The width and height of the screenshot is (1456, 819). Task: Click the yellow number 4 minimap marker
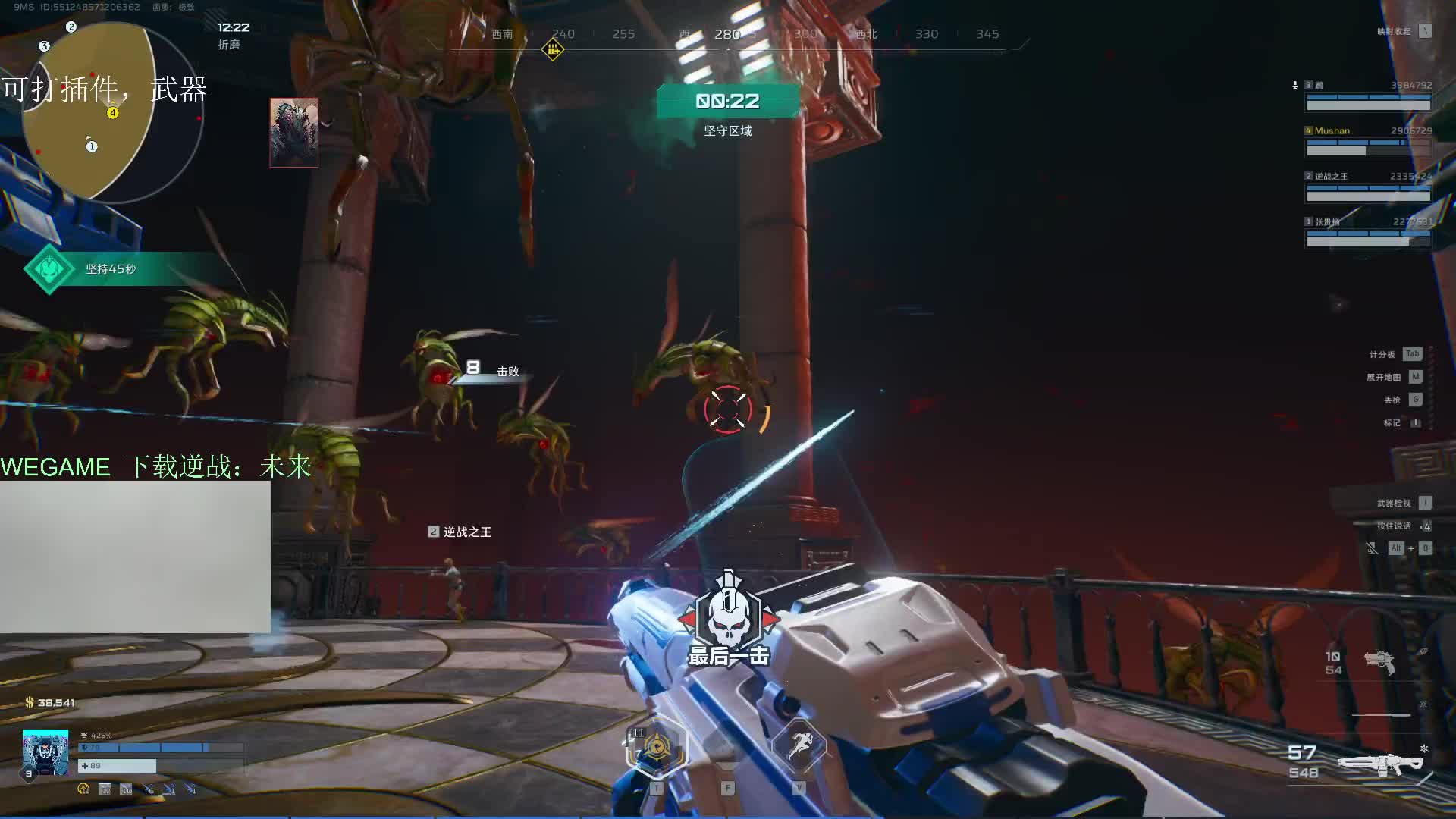pyautogui.click(x=113, y=113)
